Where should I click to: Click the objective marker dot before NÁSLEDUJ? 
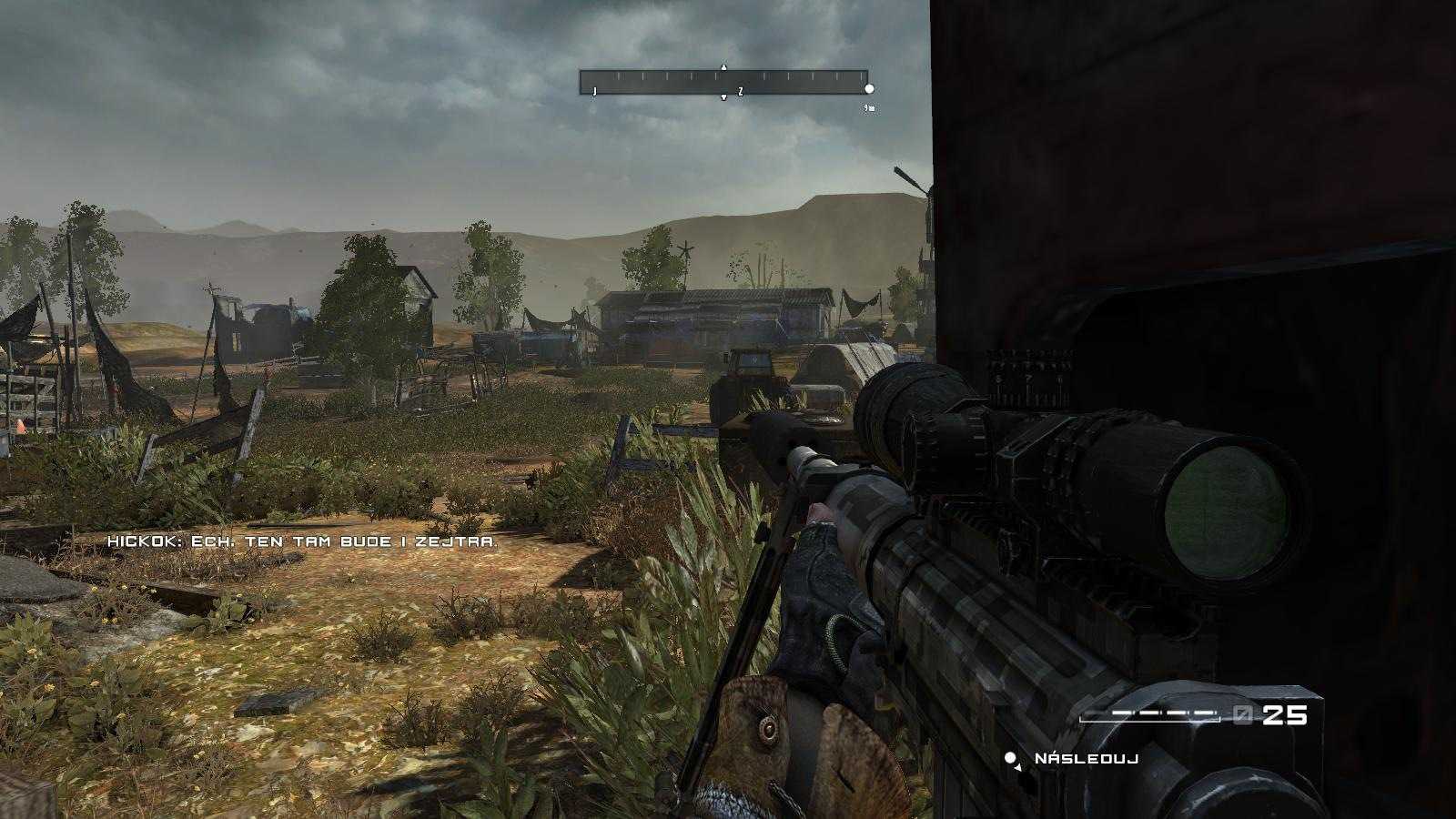(x=1009, y=758)
